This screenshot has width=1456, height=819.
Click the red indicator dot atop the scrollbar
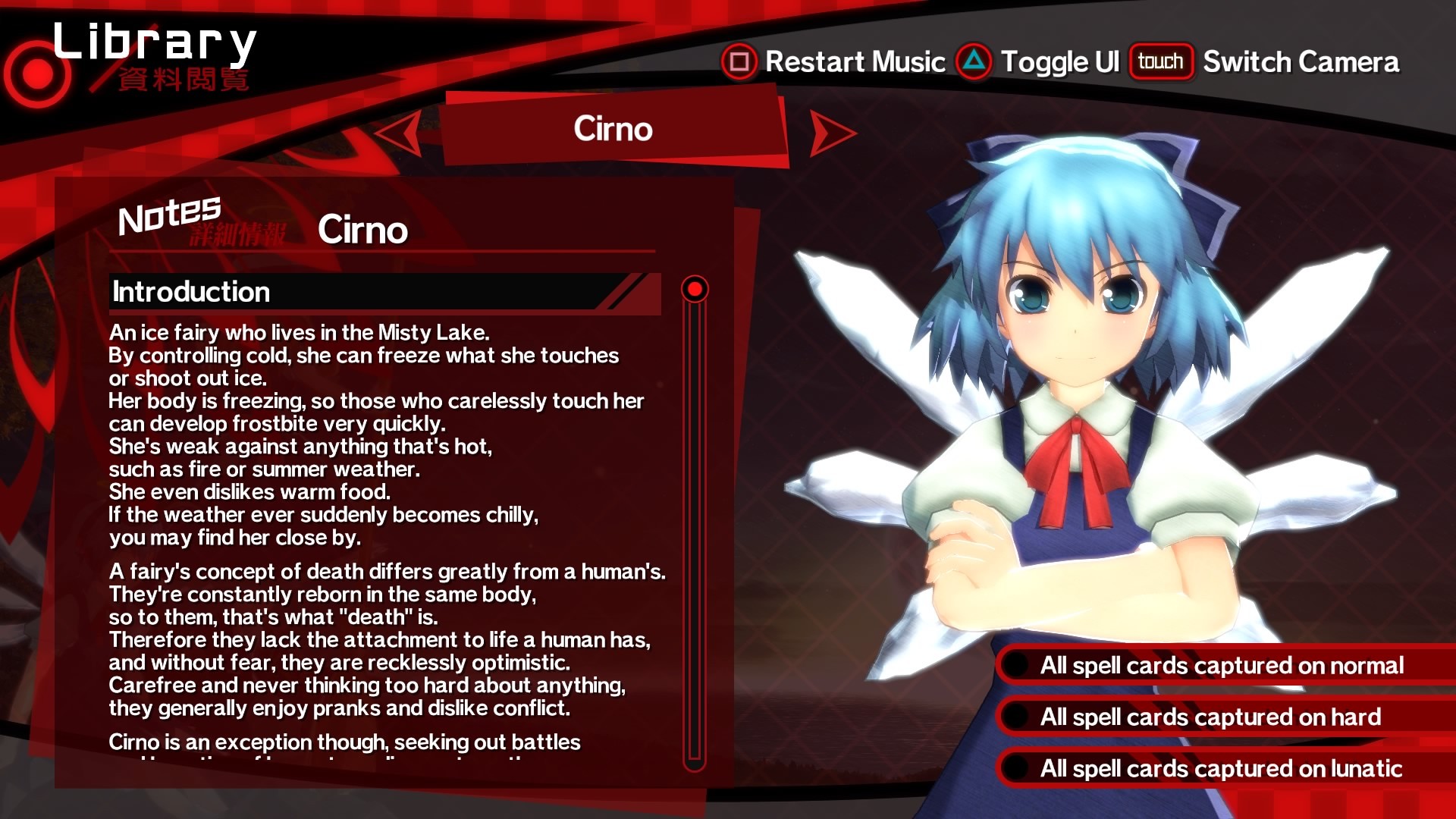coord(694,290)
